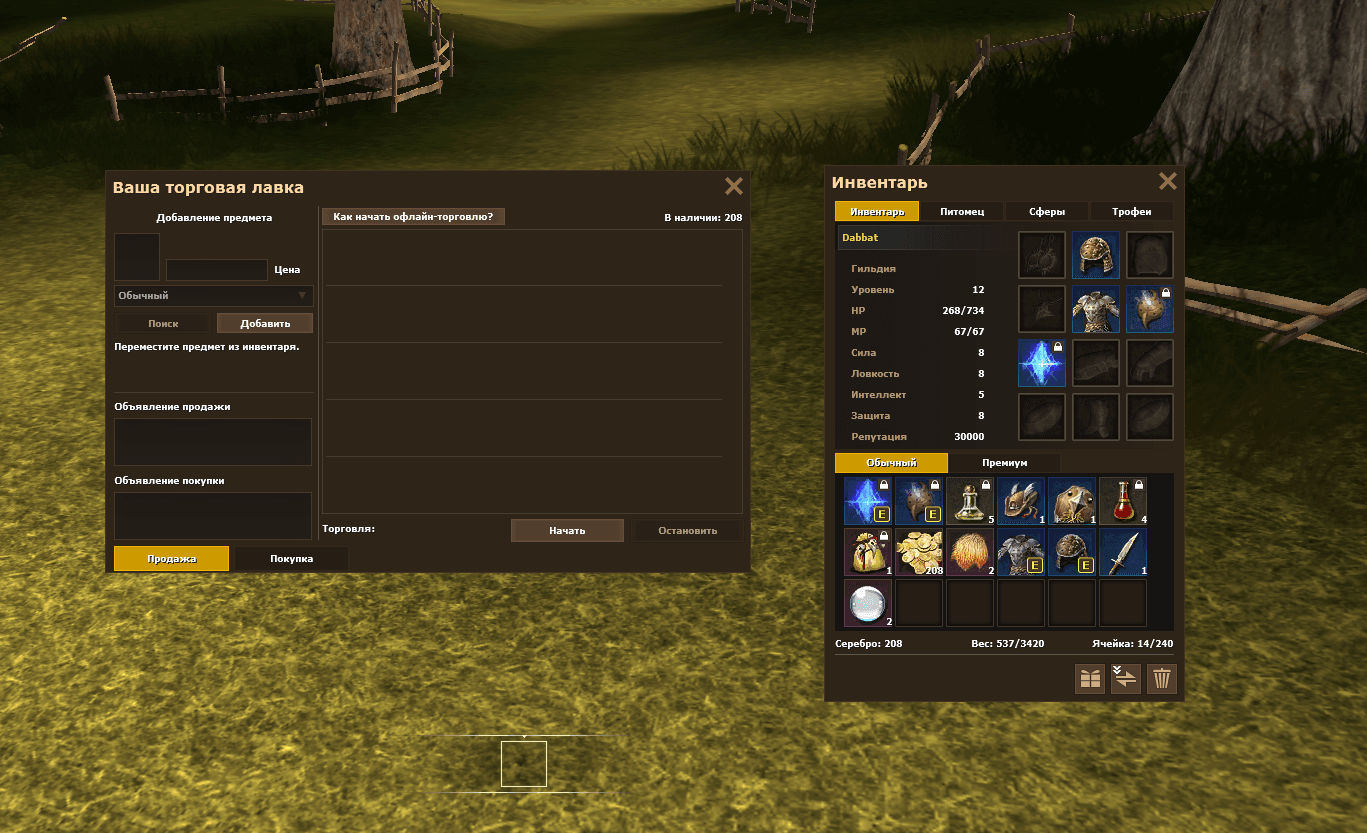Select the gold coins pile slot

tap(919, 552)
